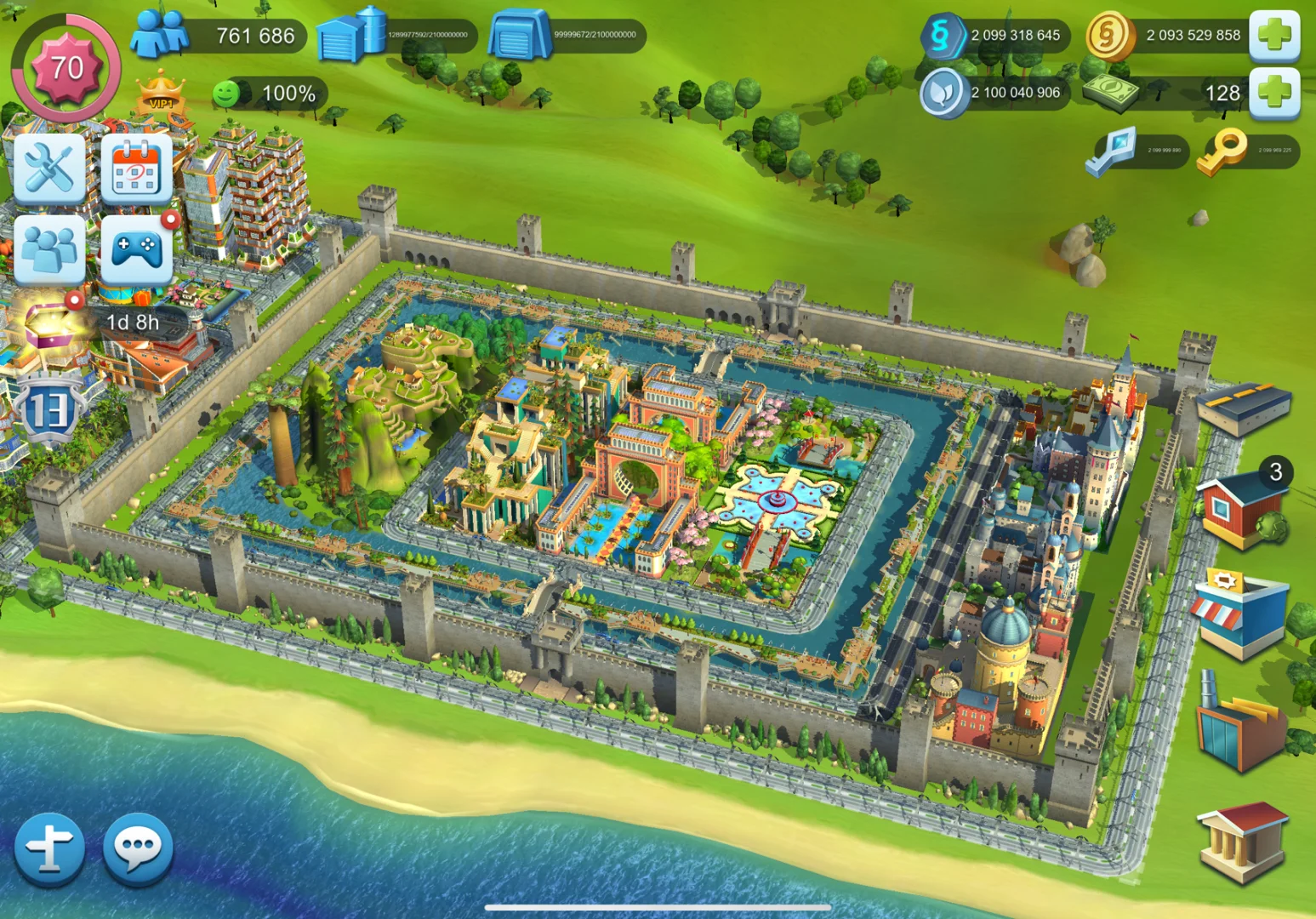Check the population counter icon

point(160,34)
